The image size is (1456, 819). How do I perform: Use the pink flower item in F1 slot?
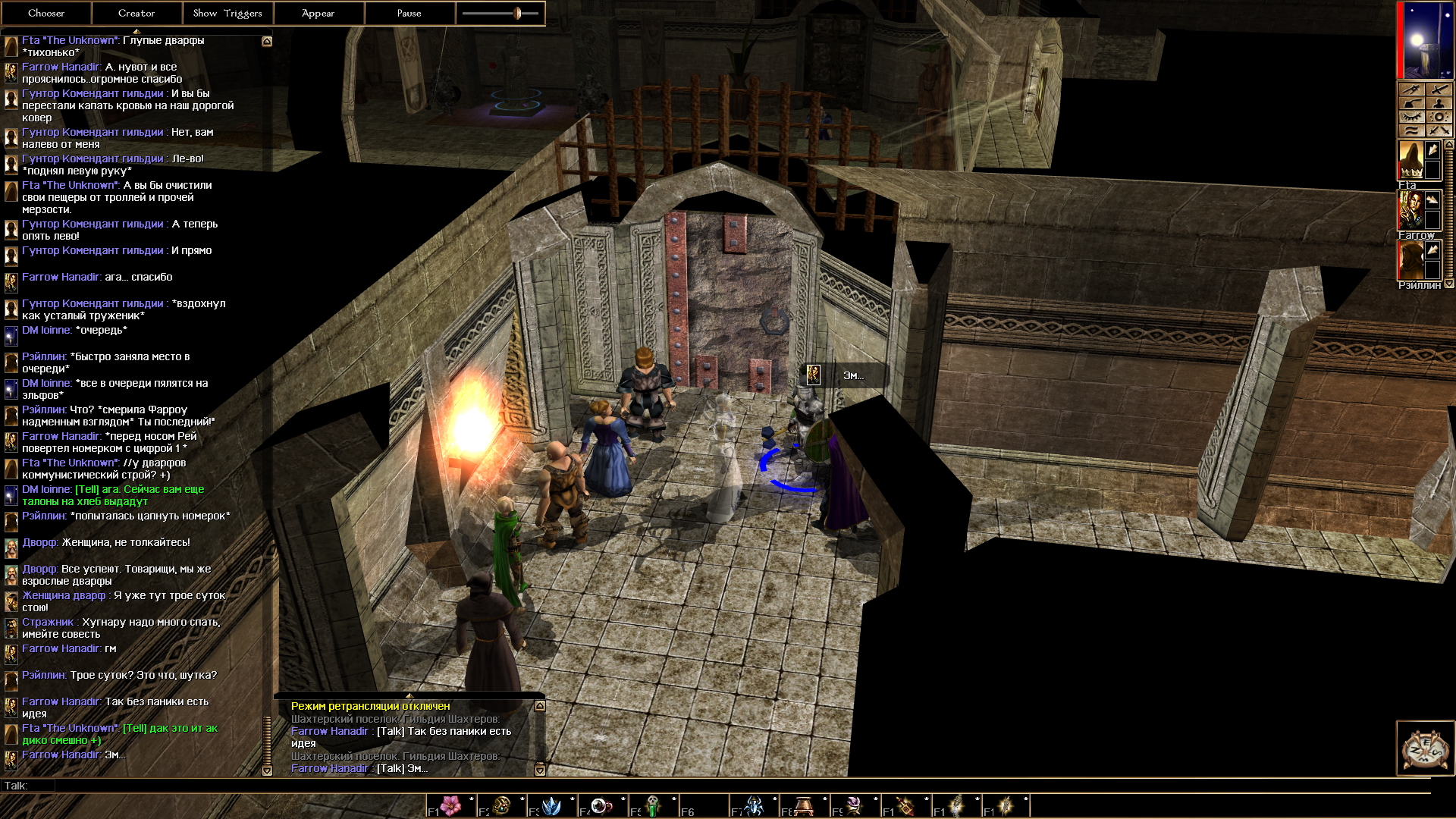(451, 805)
